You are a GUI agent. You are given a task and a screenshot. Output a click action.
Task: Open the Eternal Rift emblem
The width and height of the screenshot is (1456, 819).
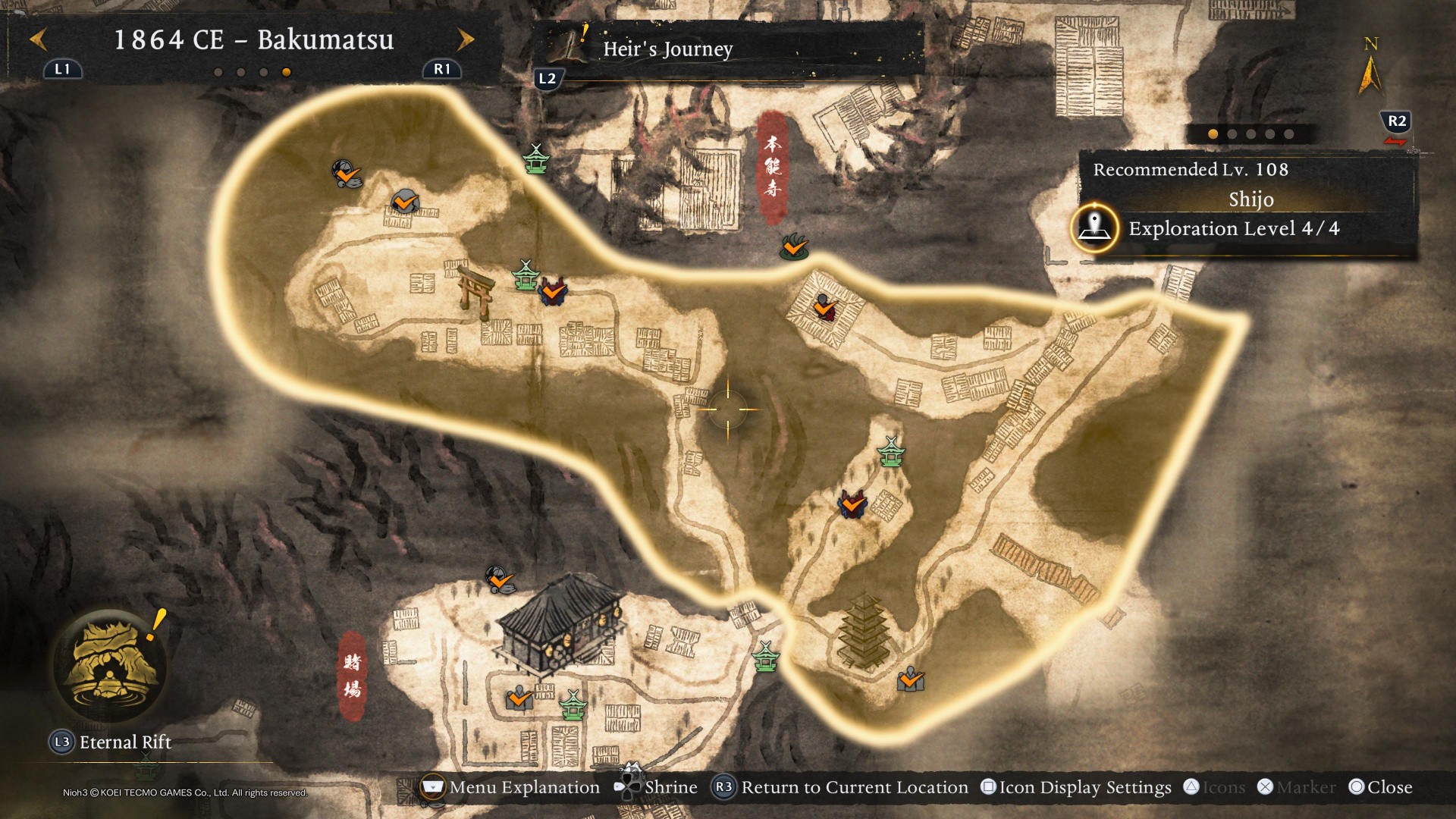(x=112, y=666)
